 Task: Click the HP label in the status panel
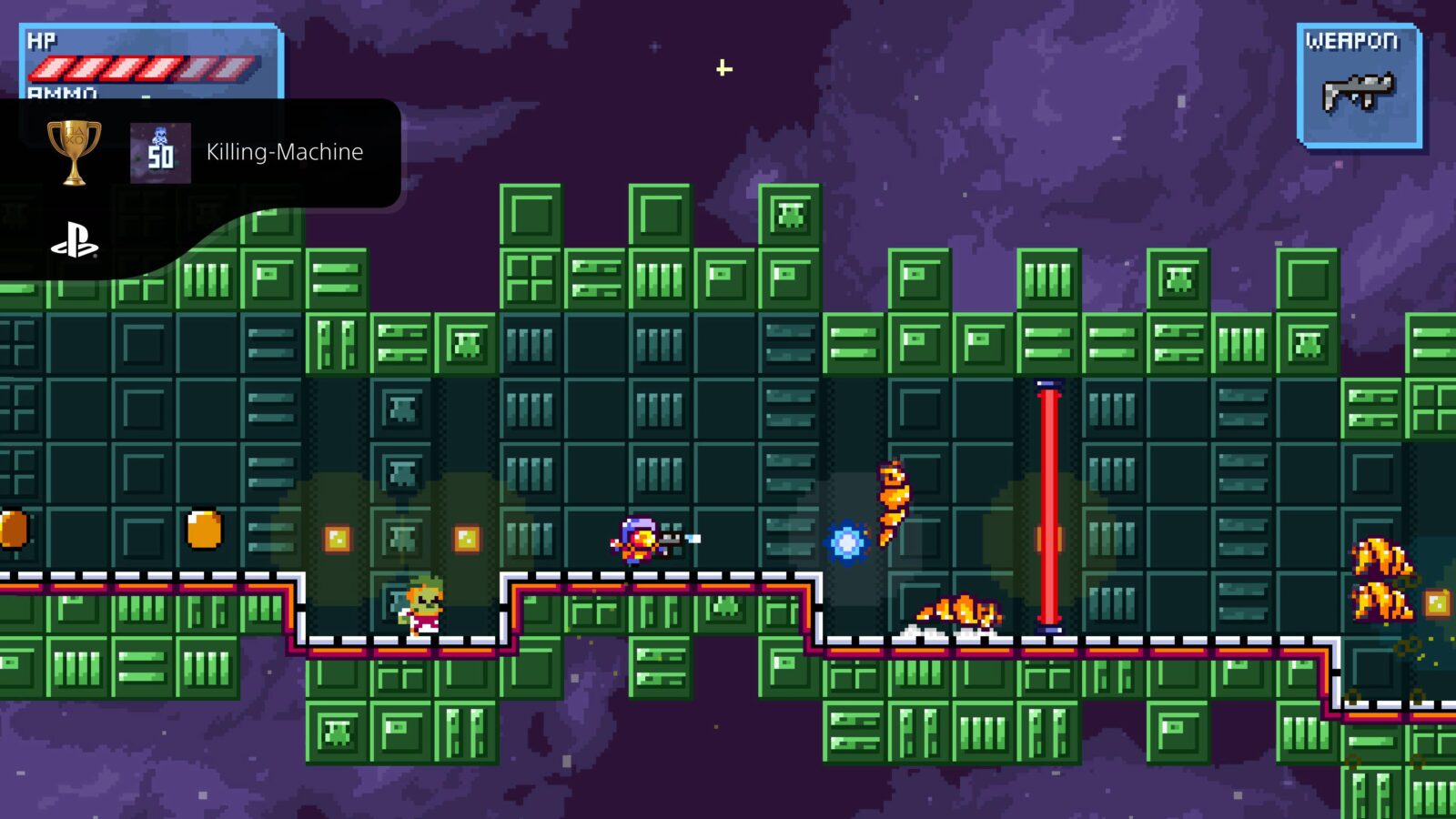click(43, 39)
